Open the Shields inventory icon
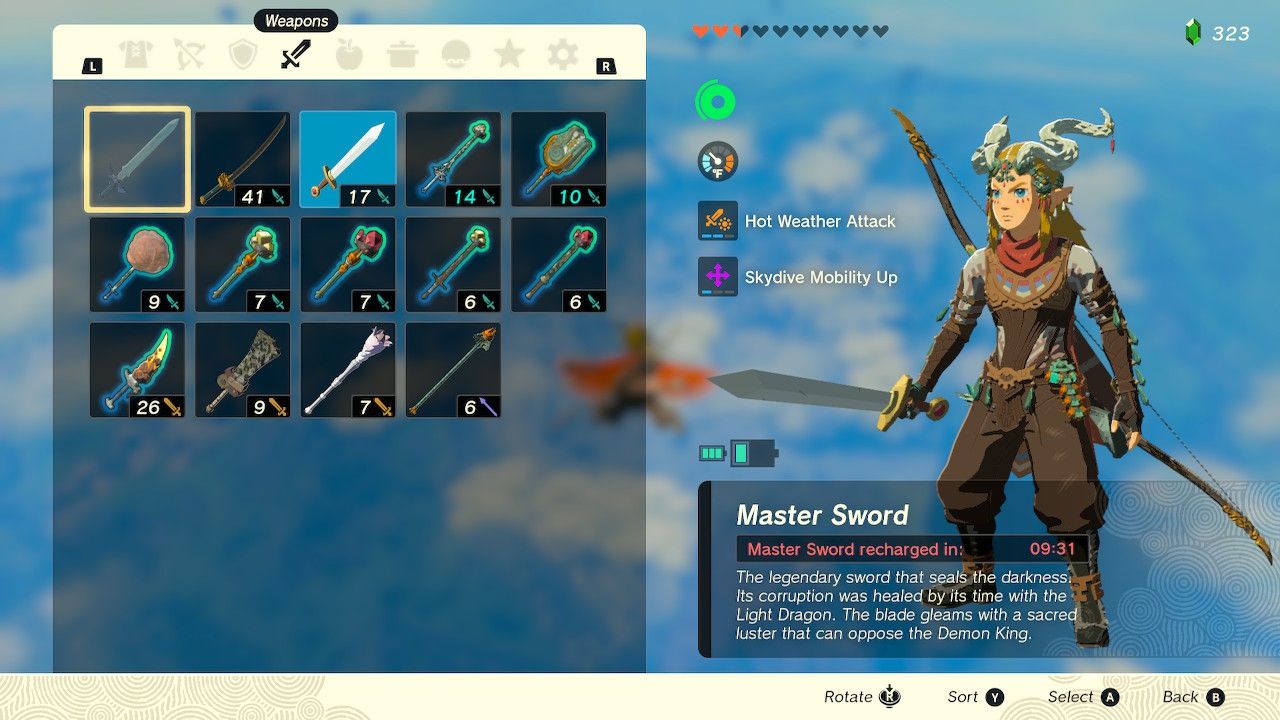Screen dimensions: 1280x720 [x=243, y=55]
